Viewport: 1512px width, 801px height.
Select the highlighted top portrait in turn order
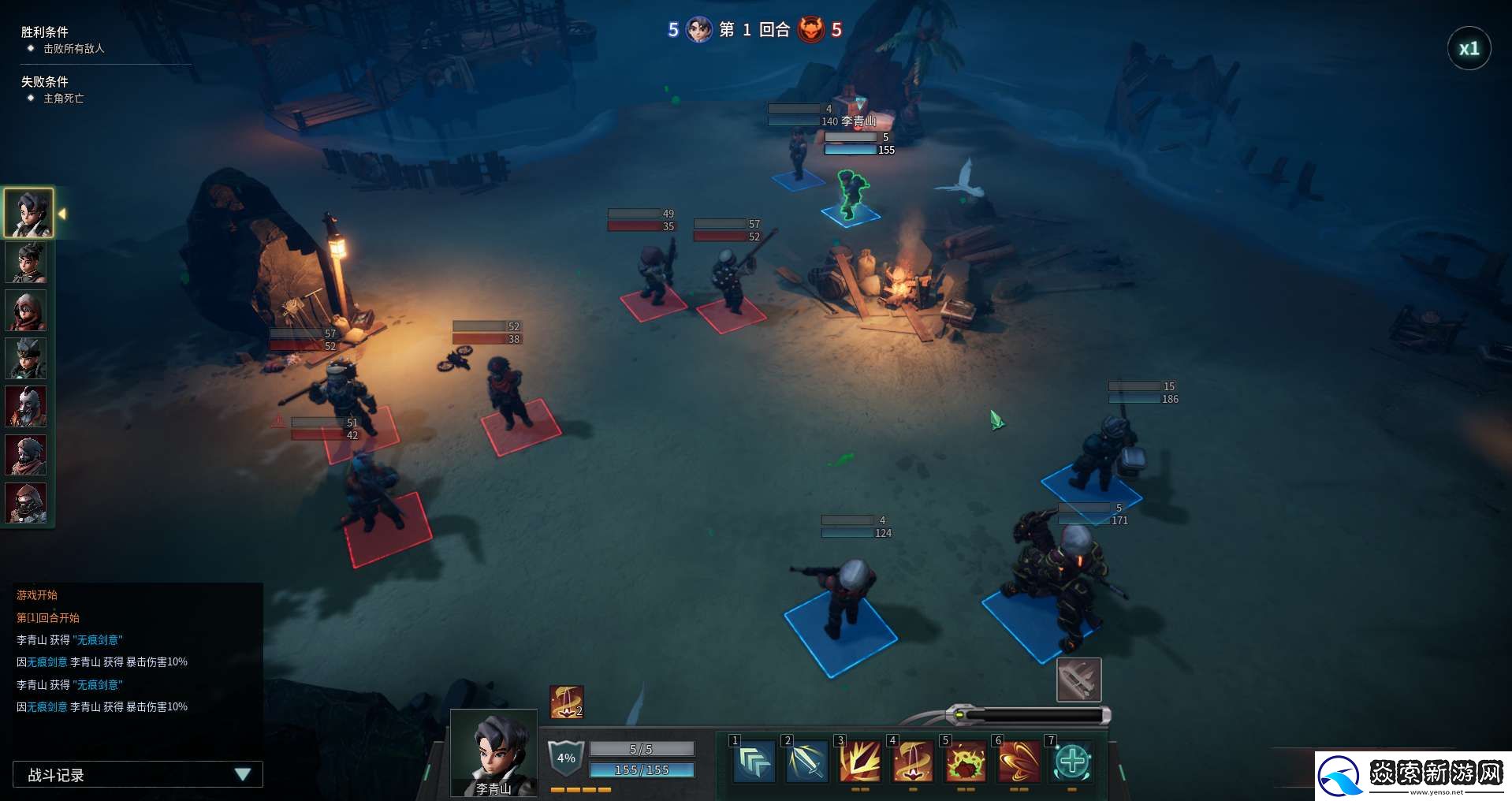[x=28, y=213]
